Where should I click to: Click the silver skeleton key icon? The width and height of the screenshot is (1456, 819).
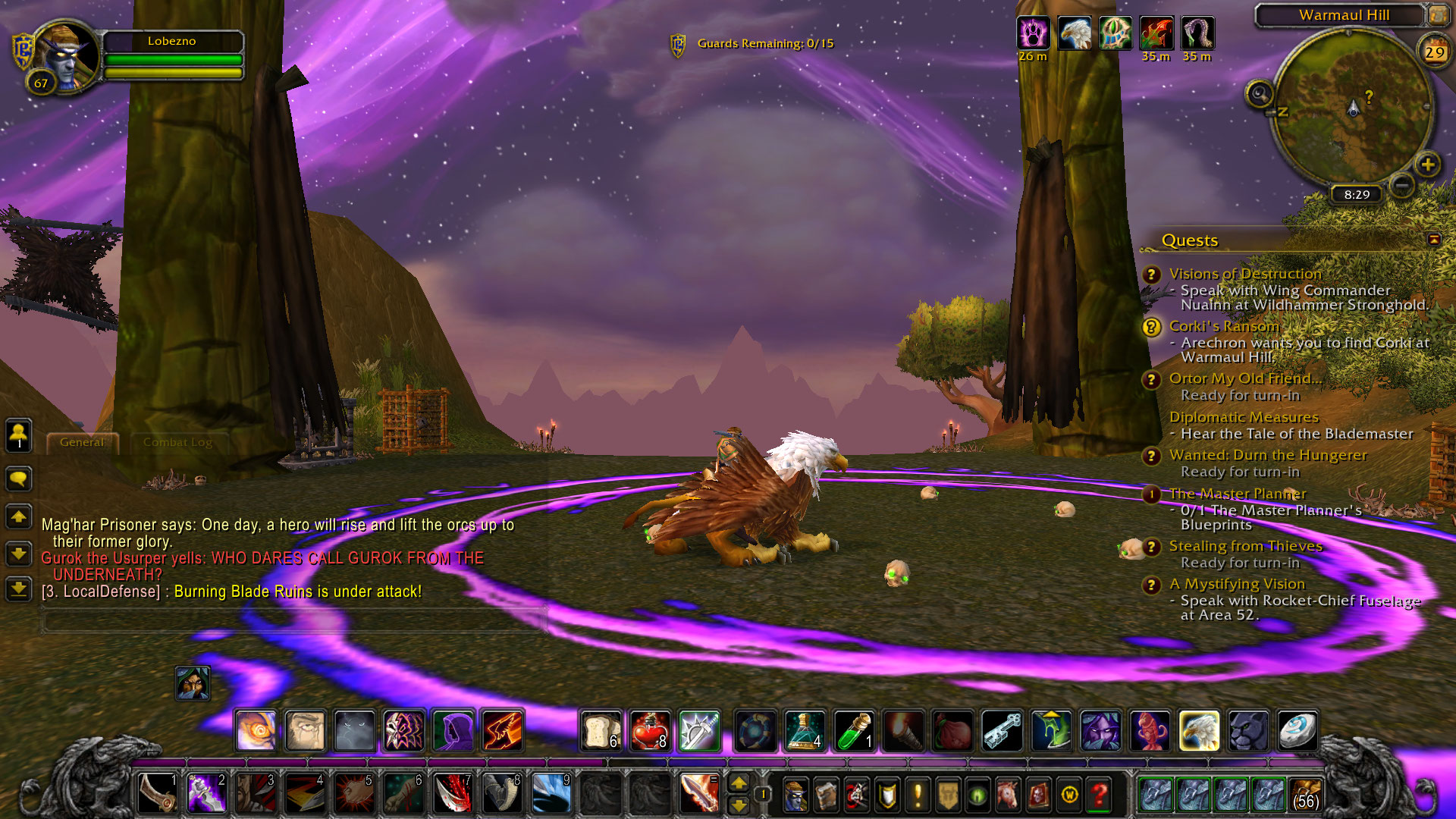(1002, 730)
